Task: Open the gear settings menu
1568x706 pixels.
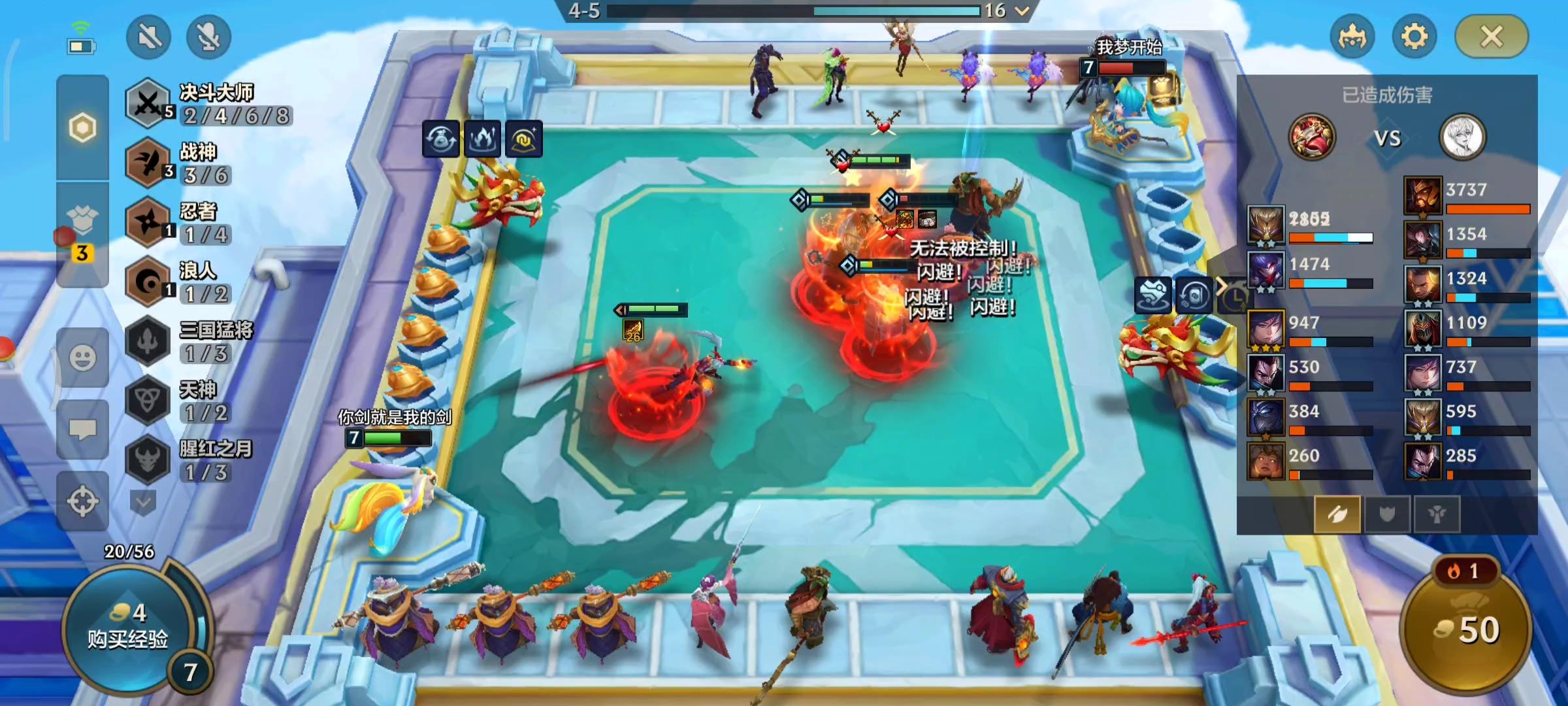Action: [1414, 37]
